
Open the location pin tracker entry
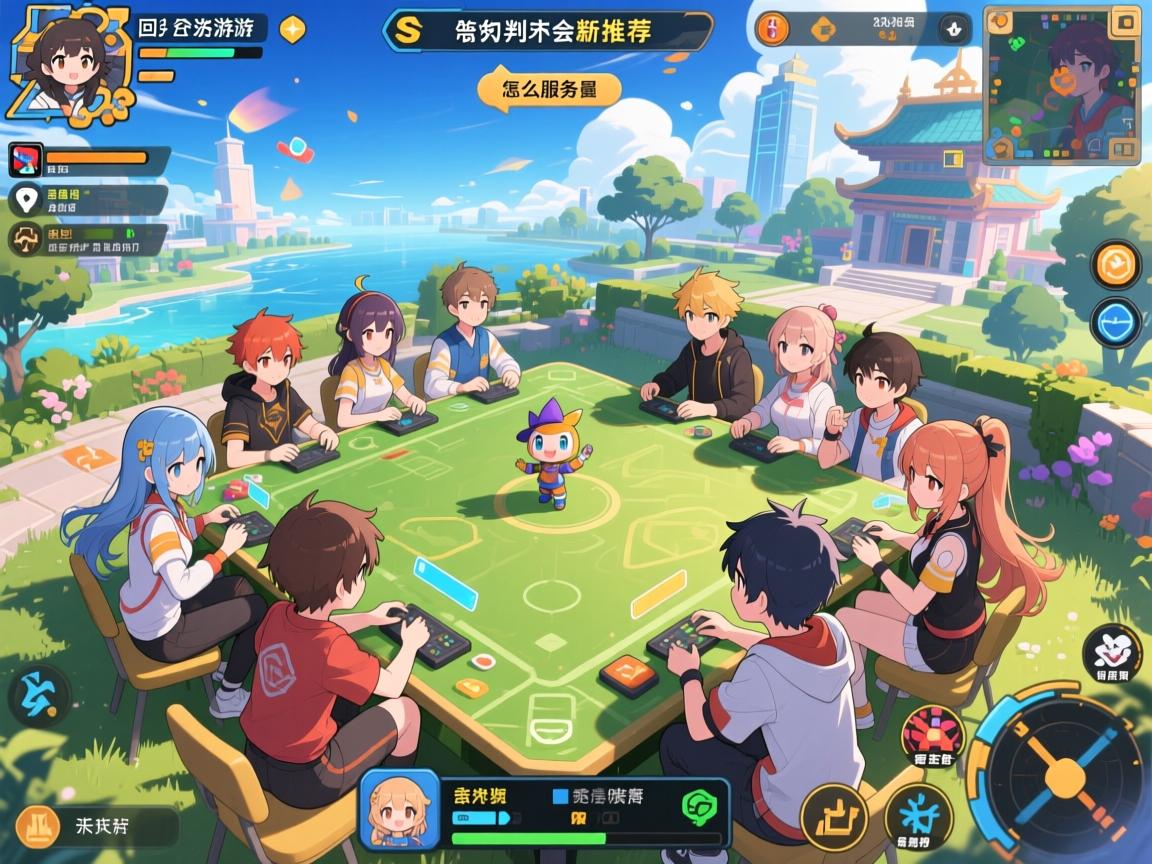coord(88,201)
